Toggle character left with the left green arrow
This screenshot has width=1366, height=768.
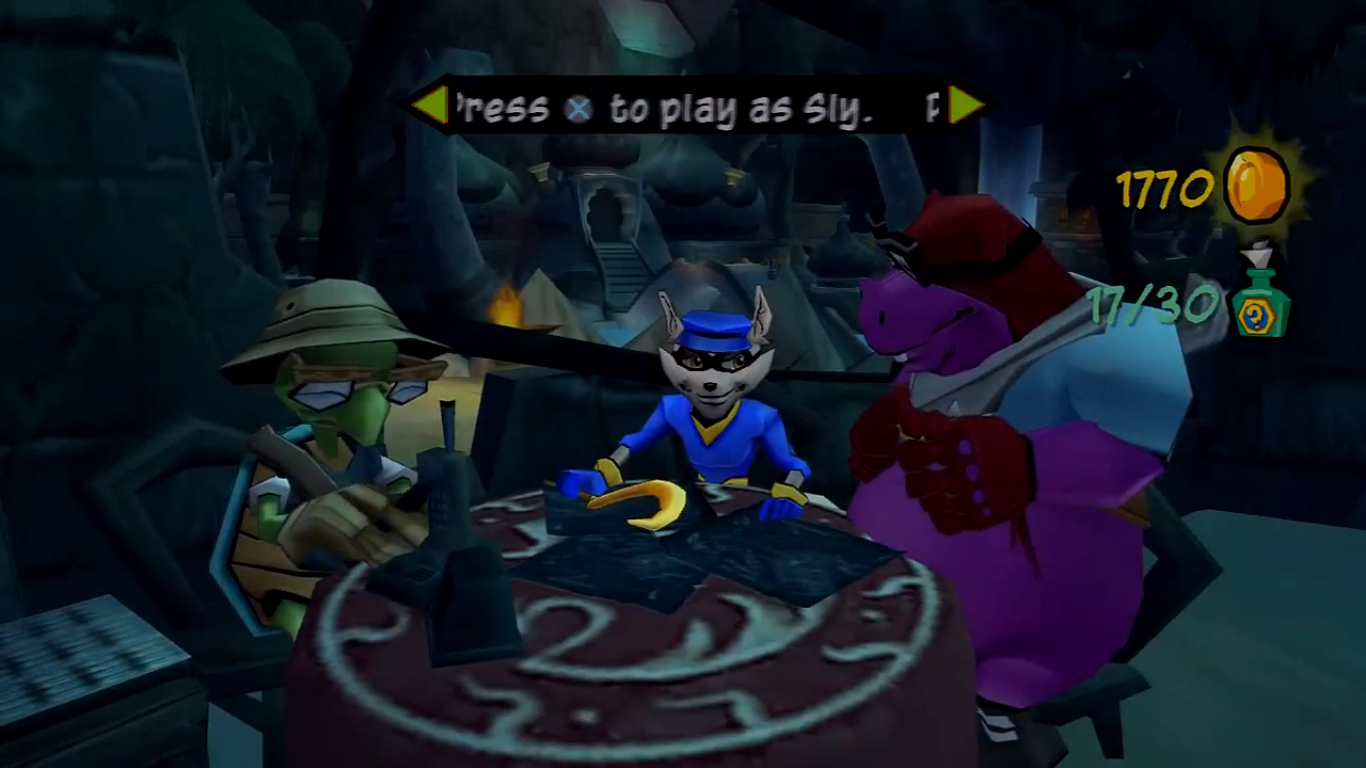click(432, 104)
